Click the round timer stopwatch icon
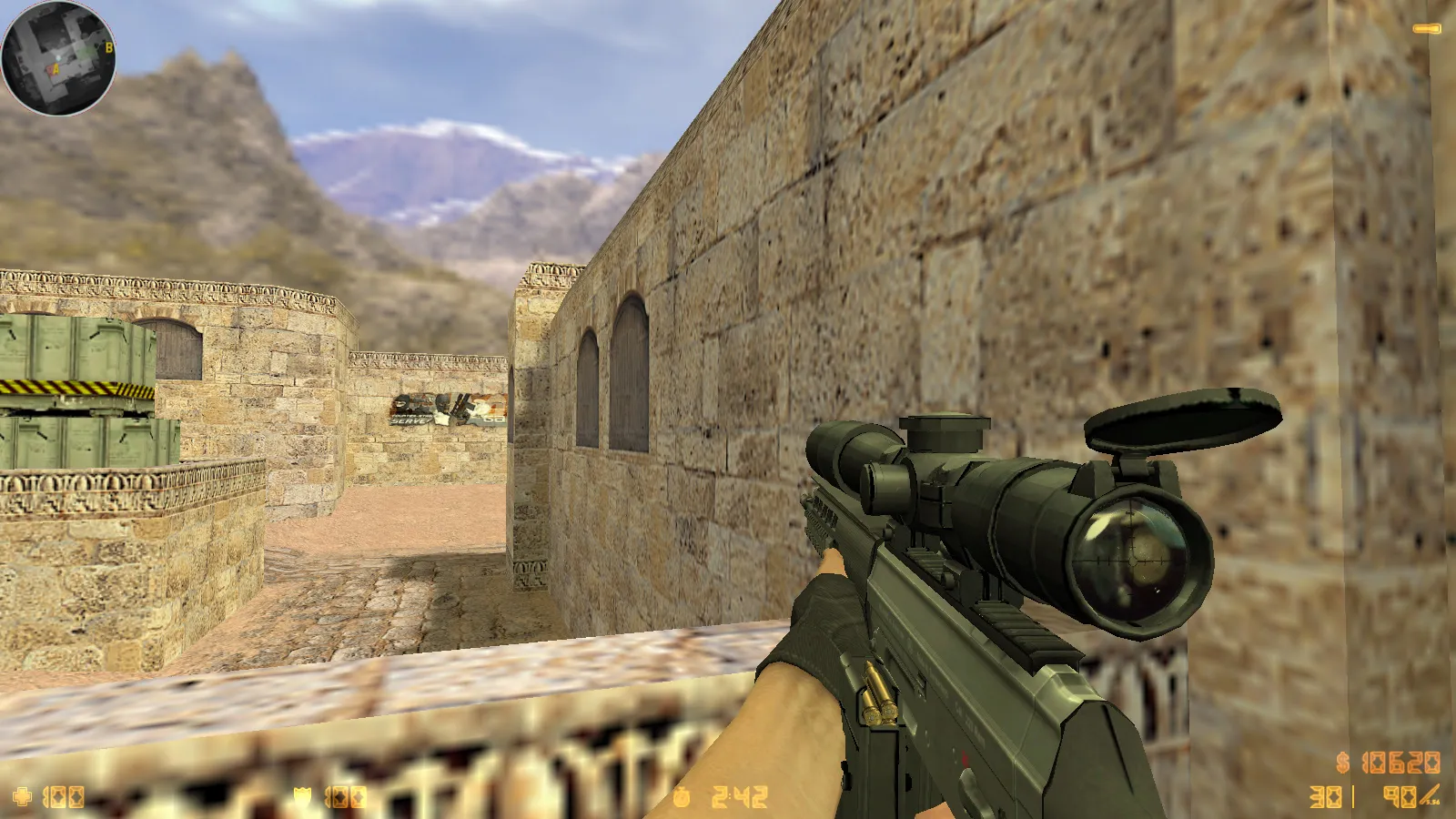The width and height of the screenshot is (1456, 819). (x=682, y=796)
